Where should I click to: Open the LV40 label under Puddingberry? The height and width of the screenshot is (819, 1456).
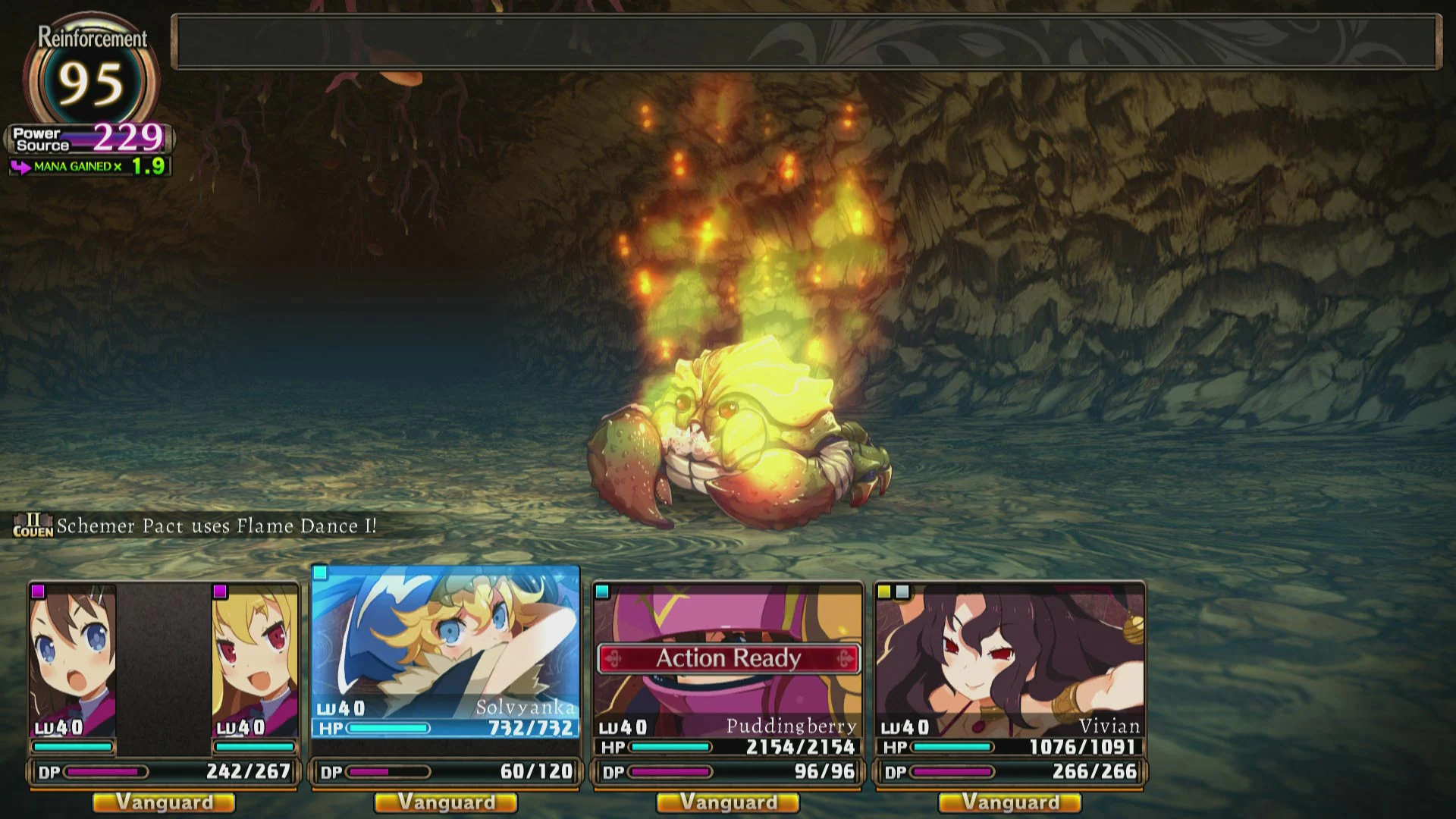coord(620,726)
